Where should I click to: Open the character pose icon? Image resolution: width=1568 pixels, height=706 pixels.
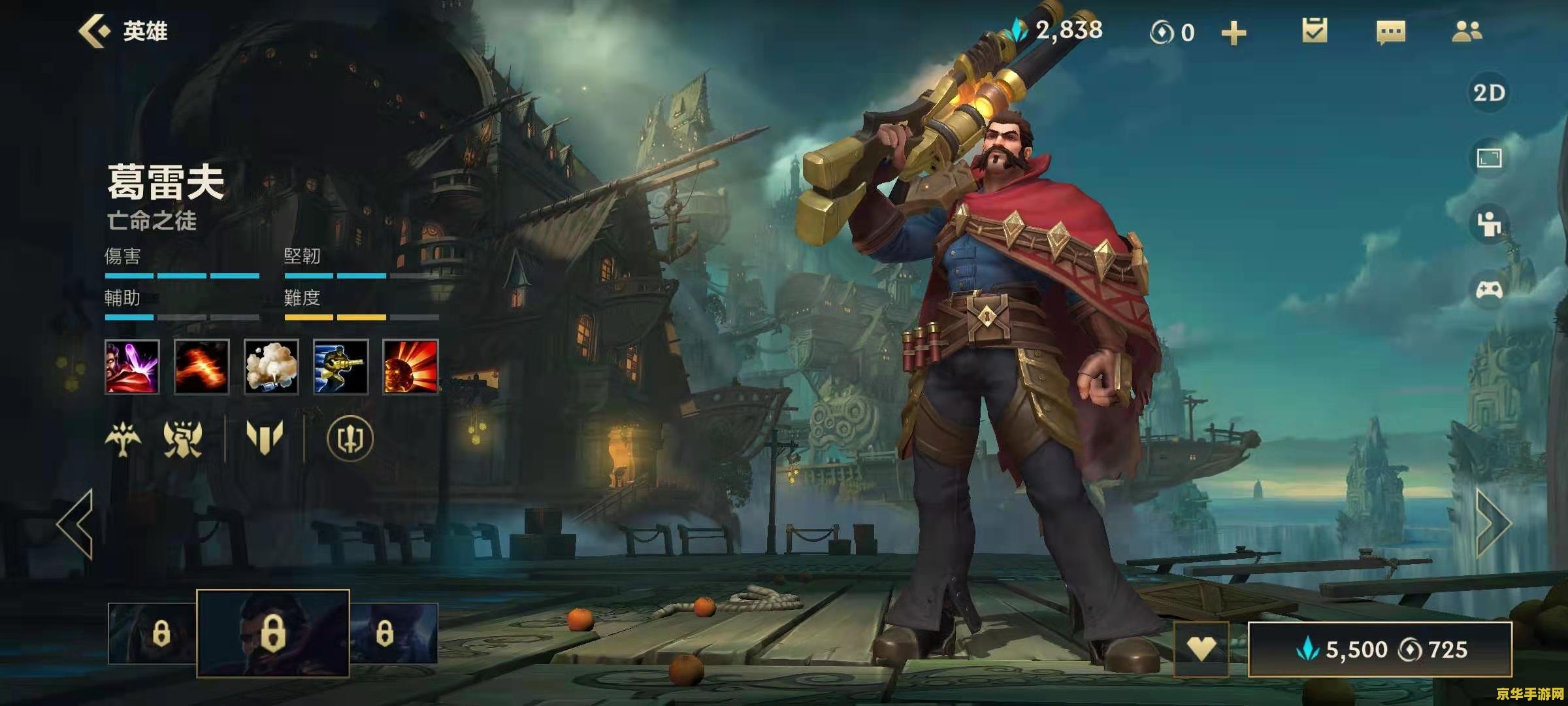click(x=1489, y=224)
